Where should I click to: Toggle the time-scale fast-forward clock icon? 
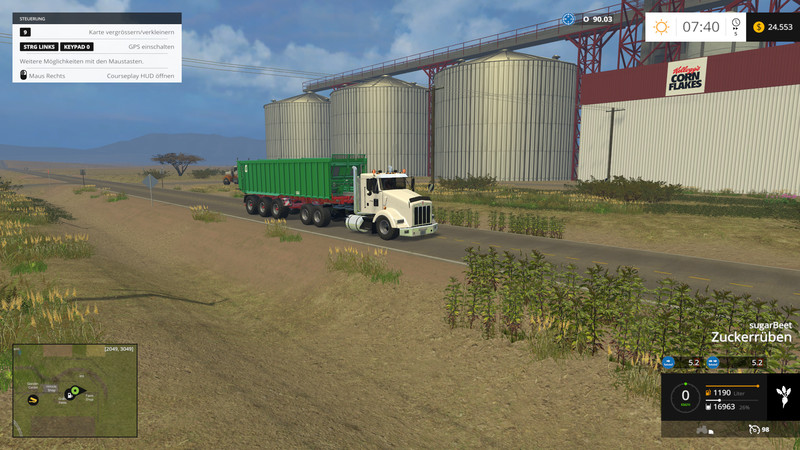(x=735, y=25)
